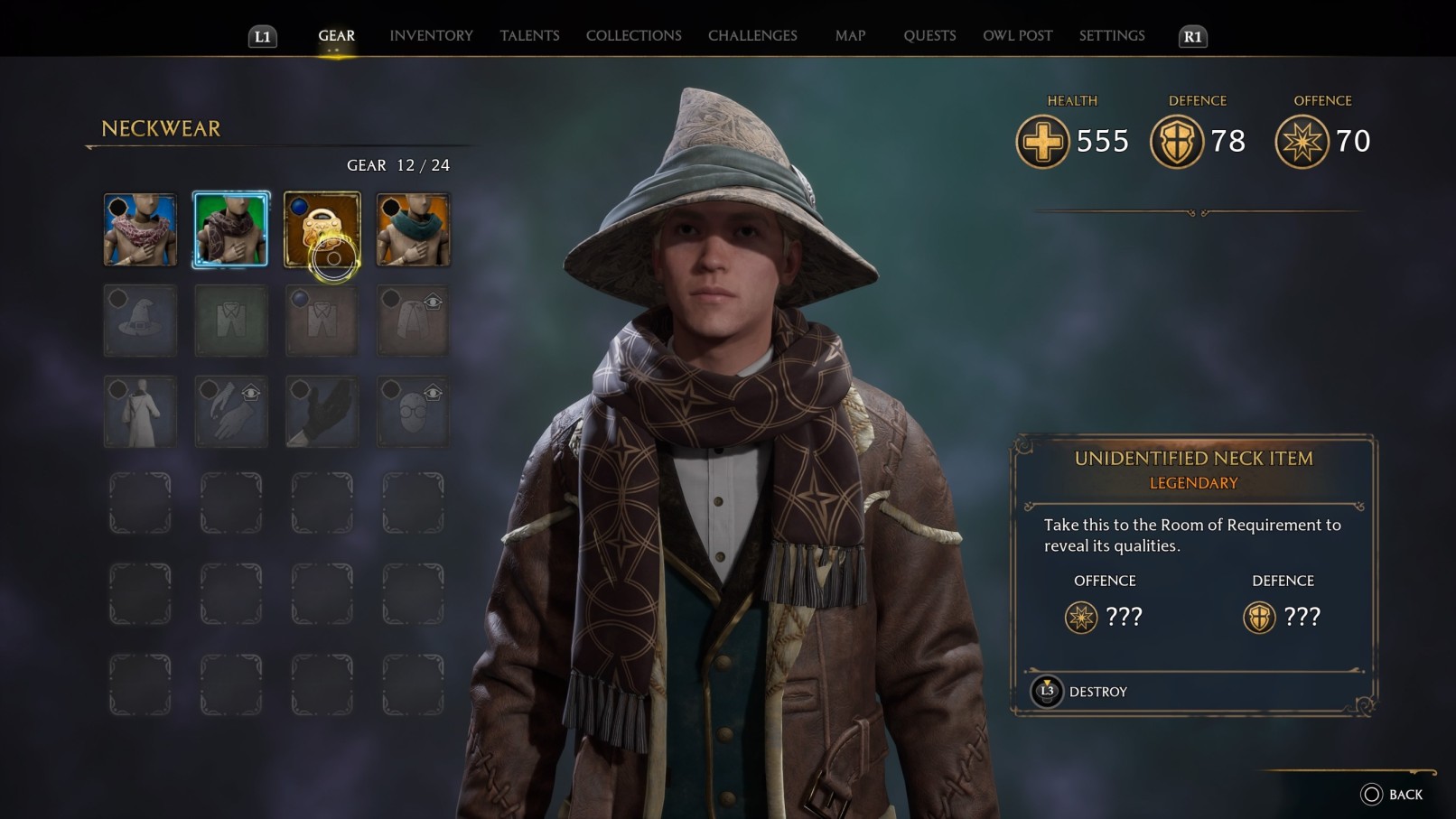The width and height of the screenshot is (1456, 819).
Task: Select the shirt gear slot icon
Action: coord(231,321)
